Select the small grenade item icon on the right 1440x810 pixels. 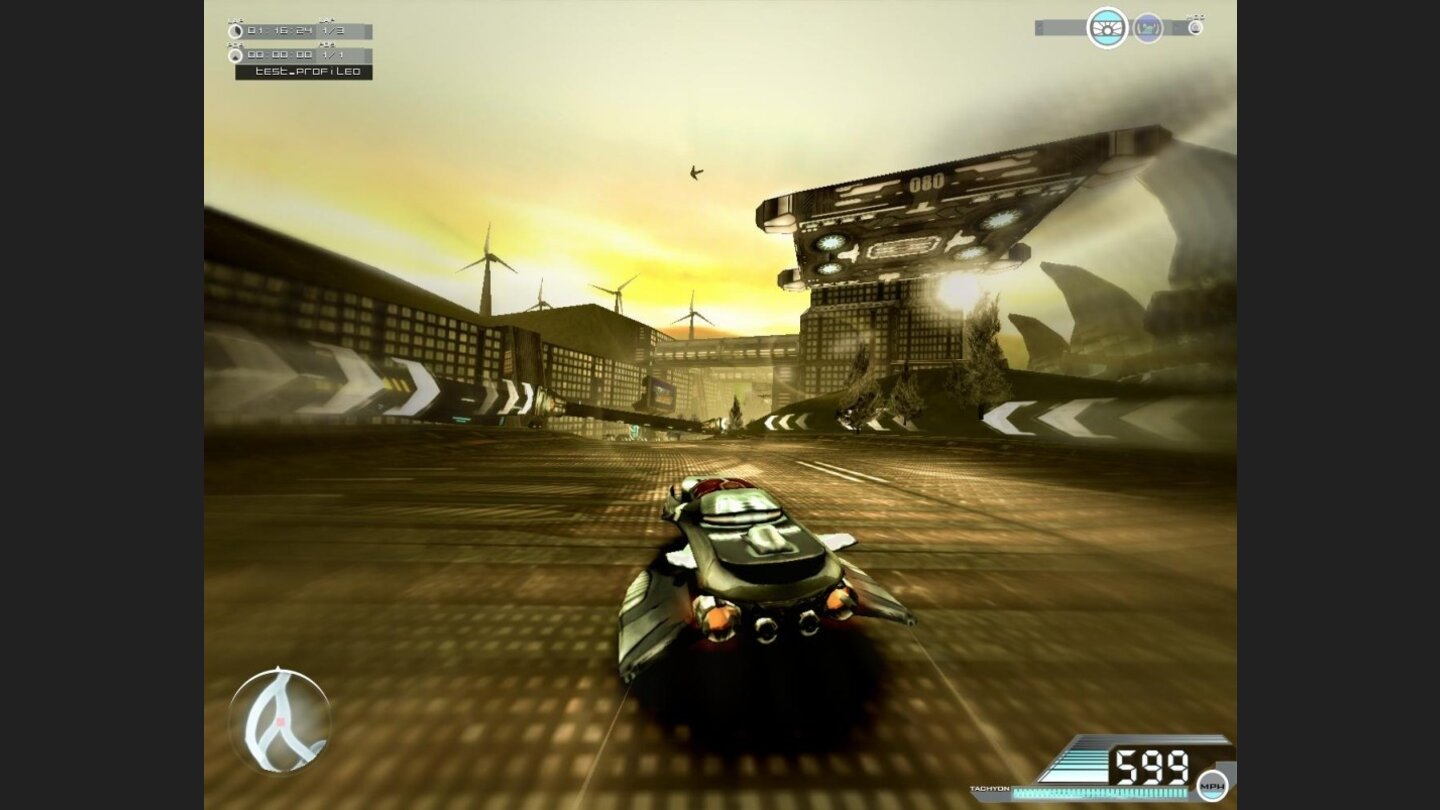[1197, 29]
